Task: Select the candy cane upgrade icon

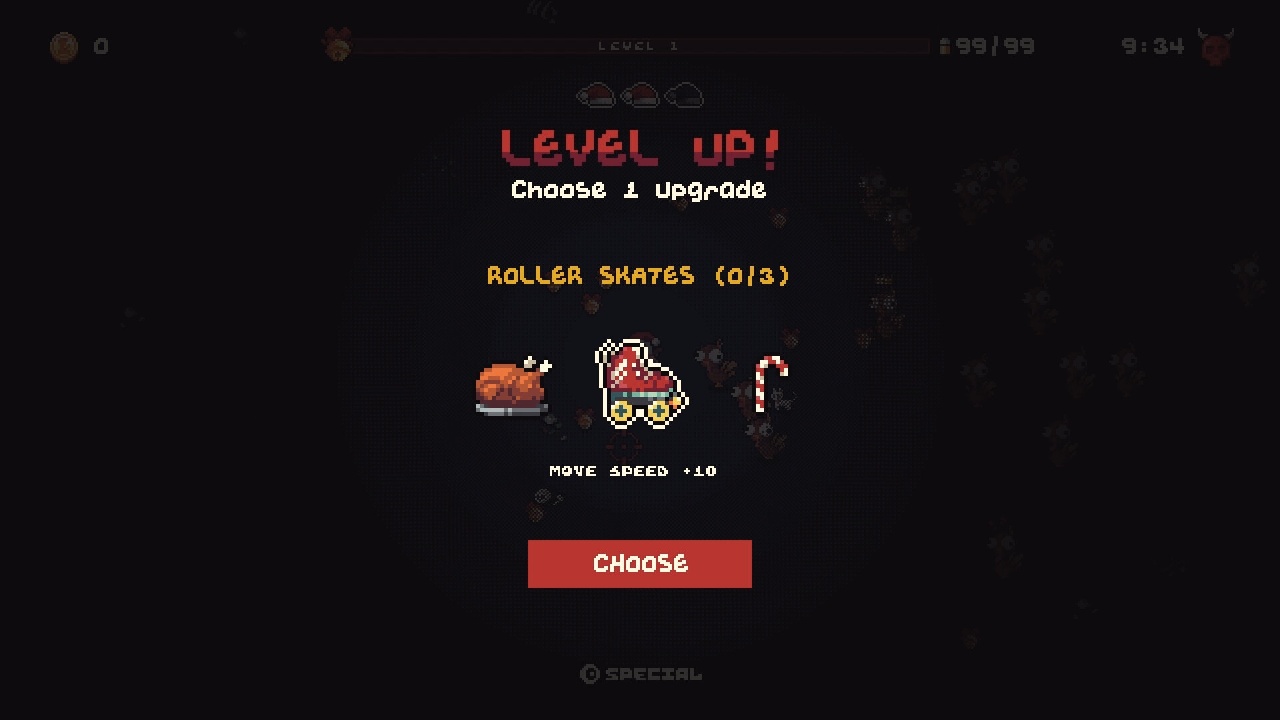Action: pyautogui.click(x=770, y=385)
